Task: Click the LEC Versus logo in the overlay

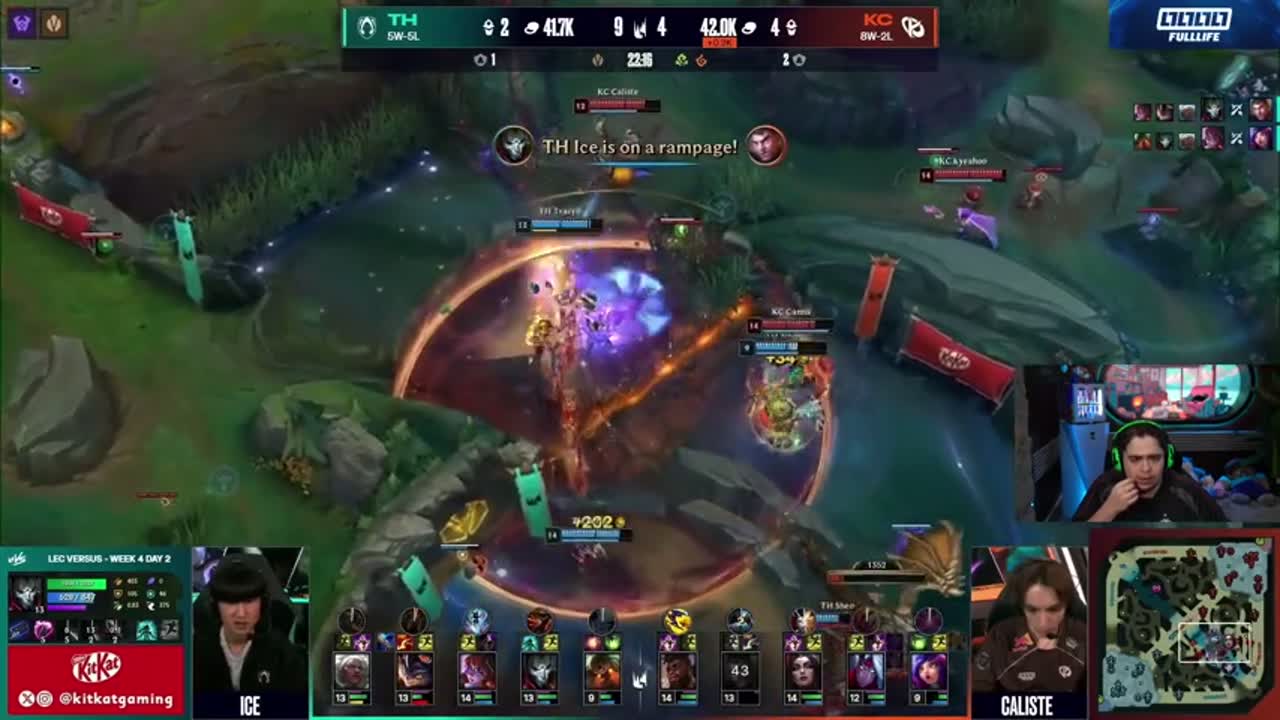Action: click(x=19, y=559)
